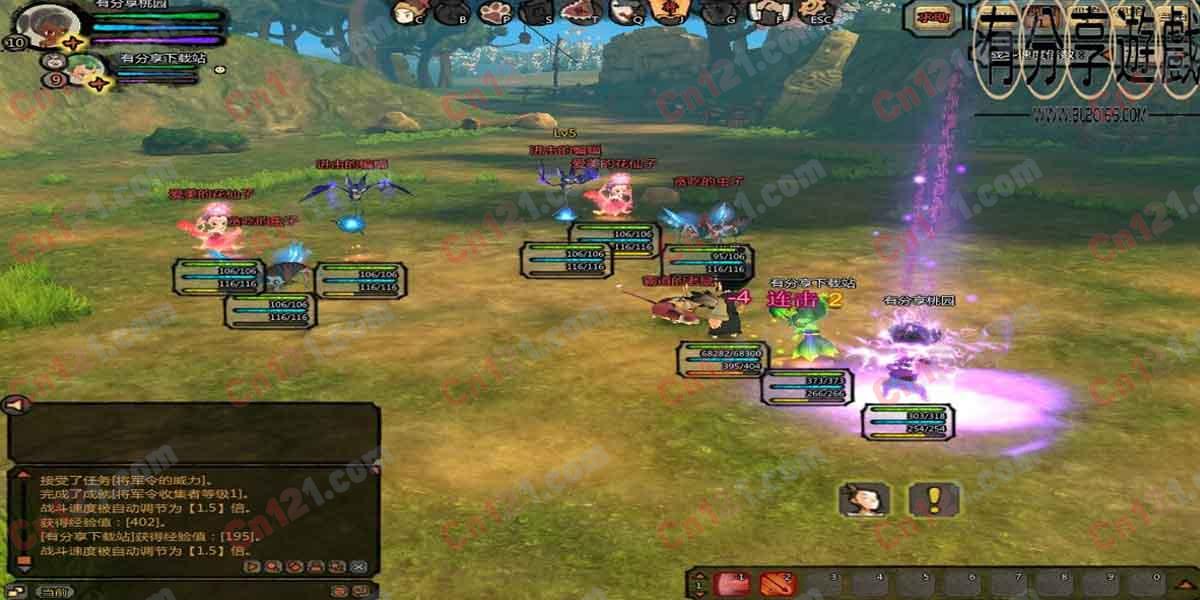Open the character menu icon labeled C
Screen dimensions: 1200x600
406,13
